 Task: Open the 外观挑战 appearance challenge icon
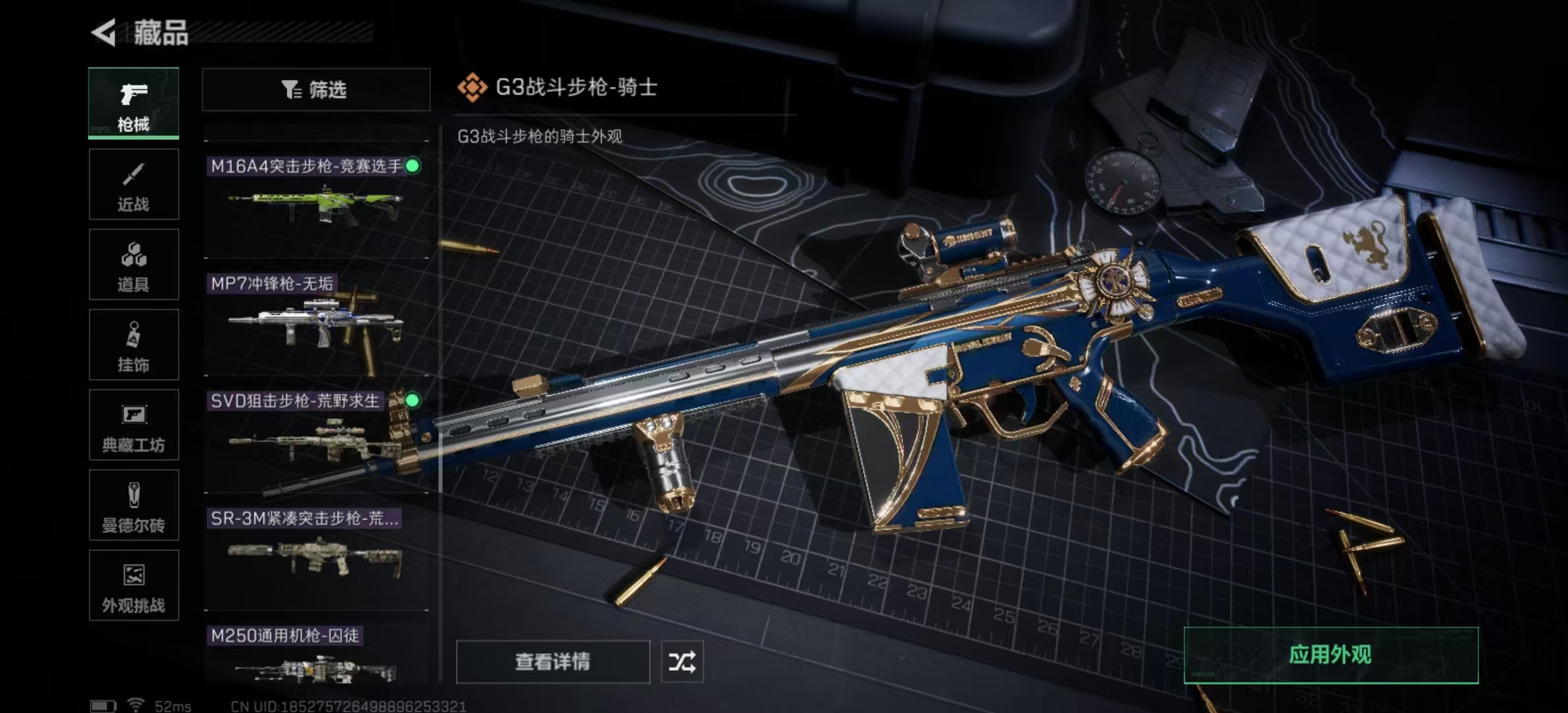pyautogui.click(x=133, y=586)
